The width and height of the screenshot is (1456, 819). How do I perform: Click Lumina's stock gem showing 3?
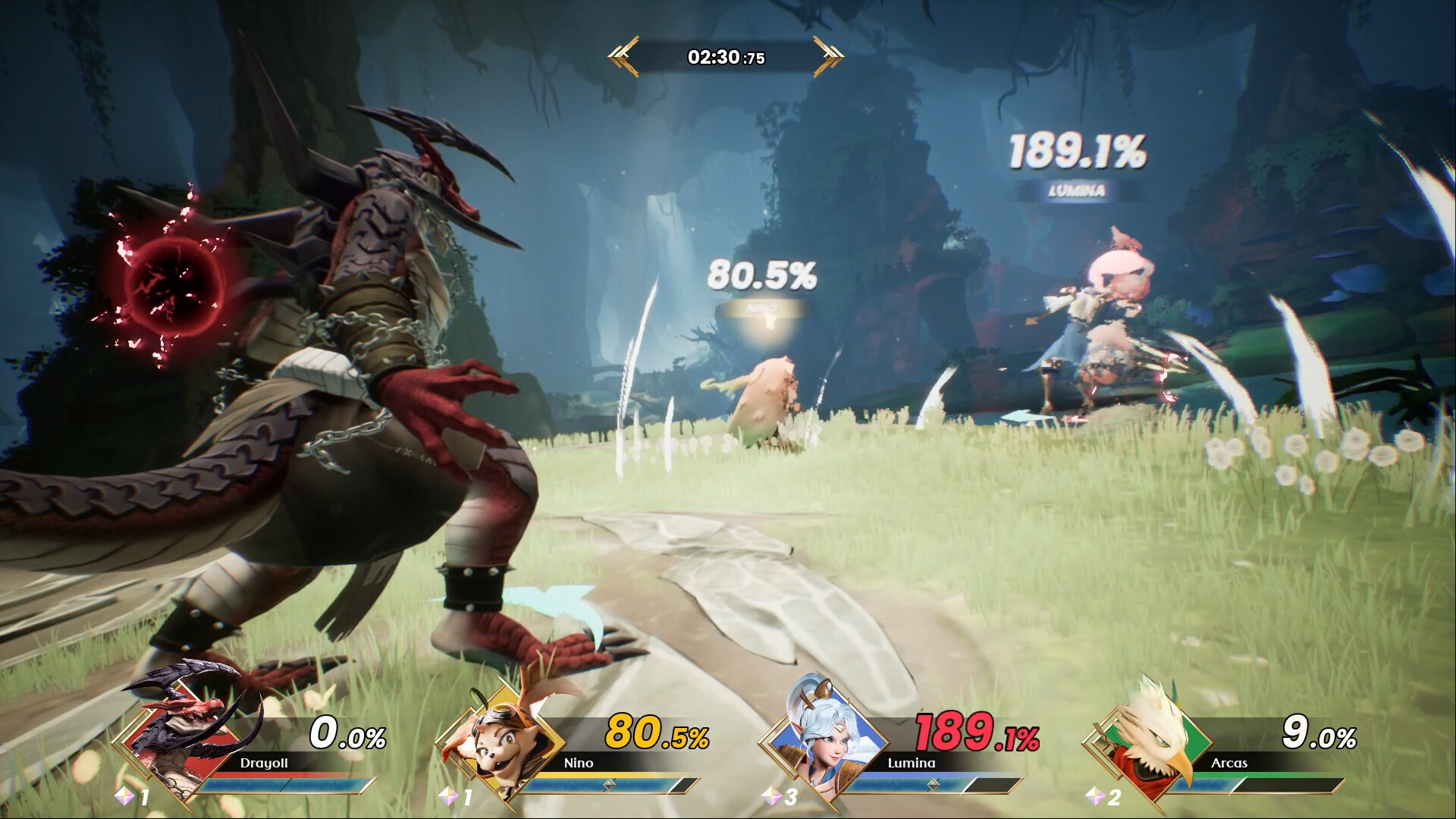point(777,796)
